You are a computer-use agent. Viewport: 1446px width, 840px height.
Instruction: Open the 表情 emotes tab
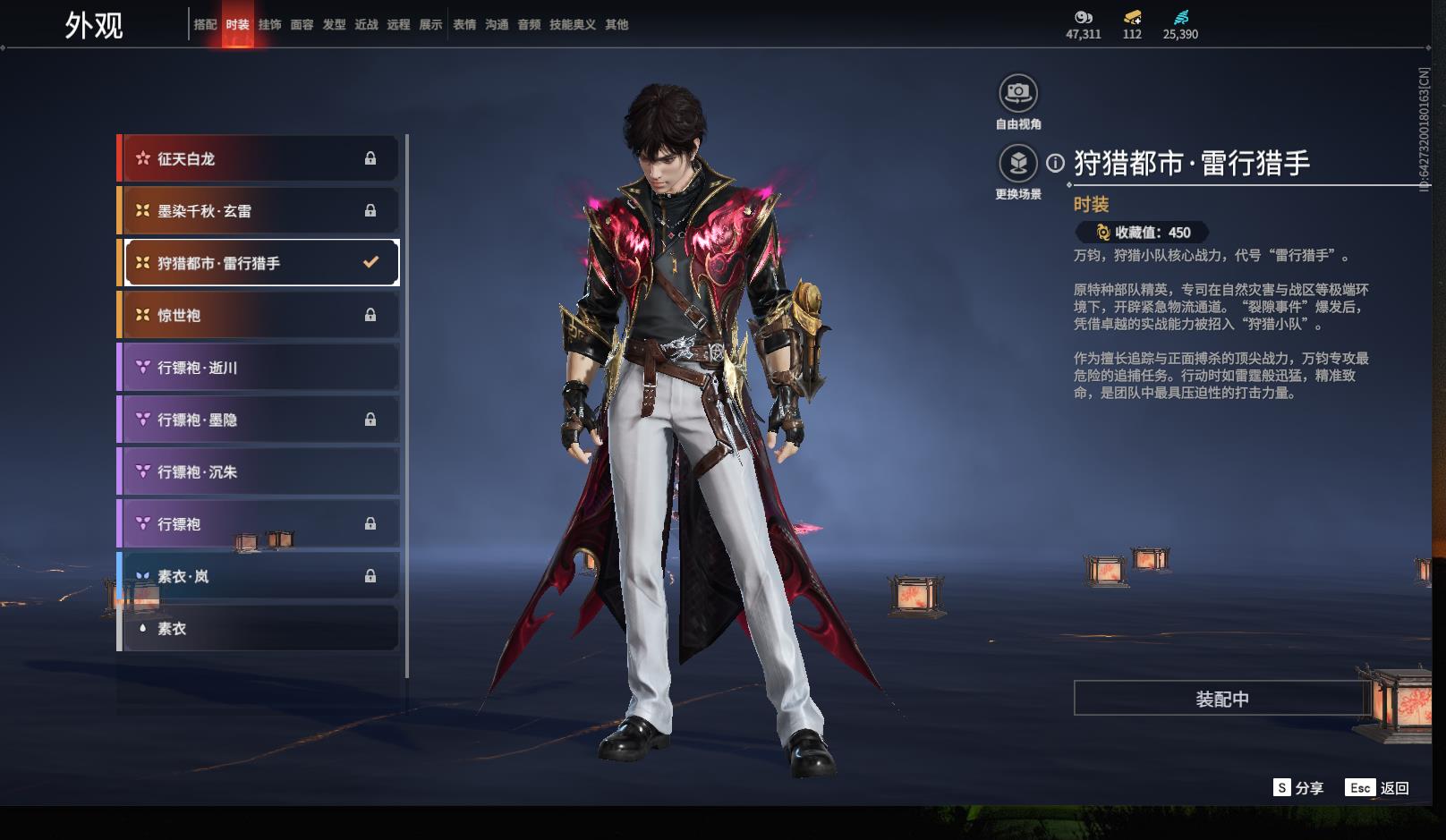[x=464, y=25]
